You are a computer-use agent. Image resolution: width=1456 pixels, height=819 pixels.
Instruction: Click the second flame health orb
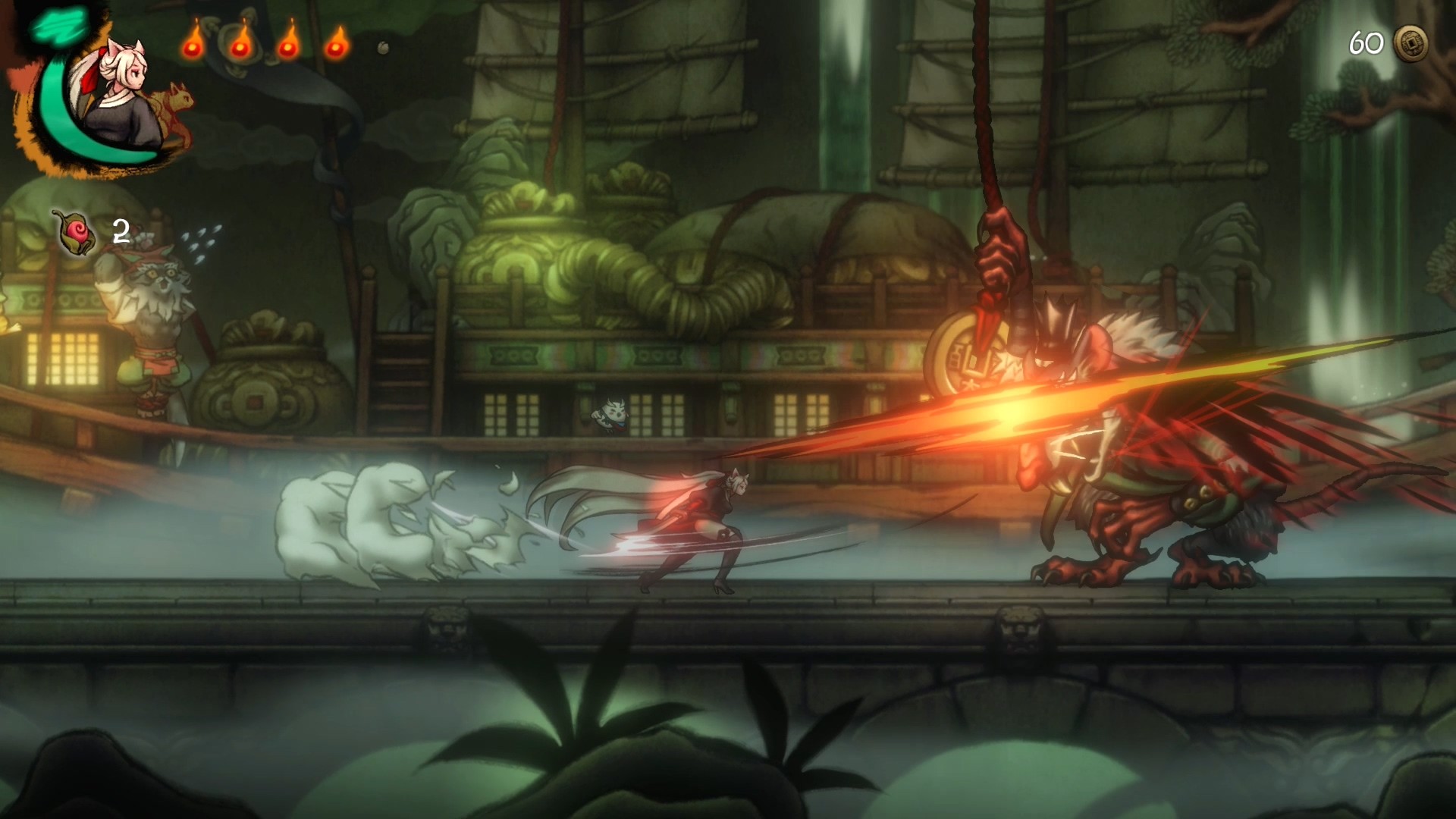(x=240, y=47)
